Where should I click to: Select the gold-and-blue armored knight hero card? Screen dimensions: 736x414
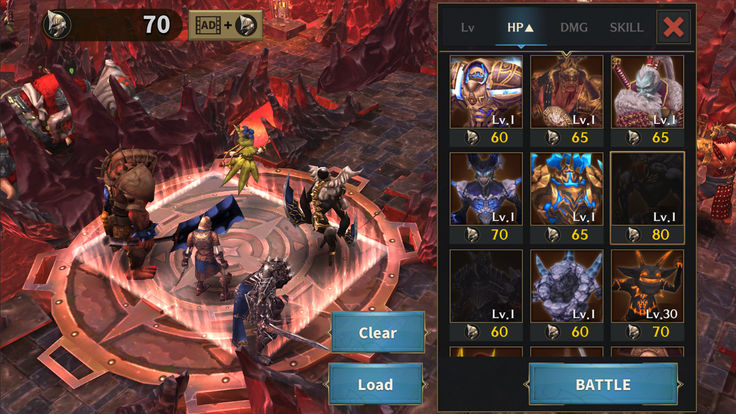click(x=486, y=92)
